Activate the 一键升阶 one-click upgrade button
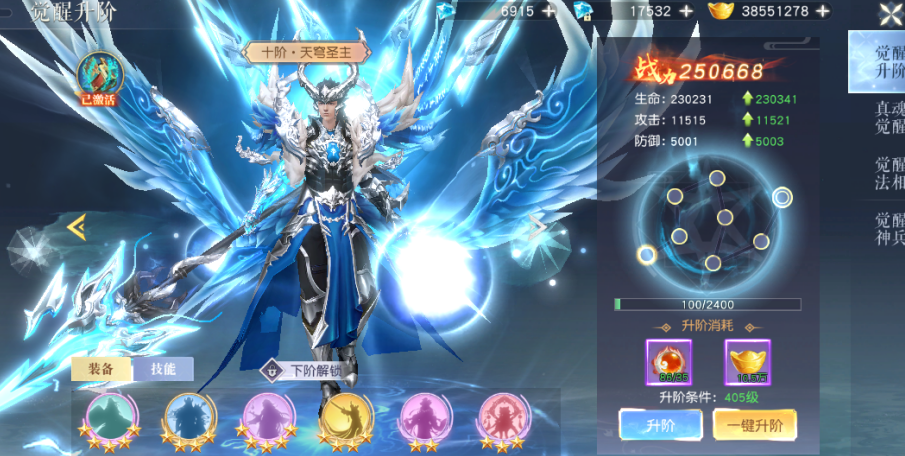 [x=755, y=425]
